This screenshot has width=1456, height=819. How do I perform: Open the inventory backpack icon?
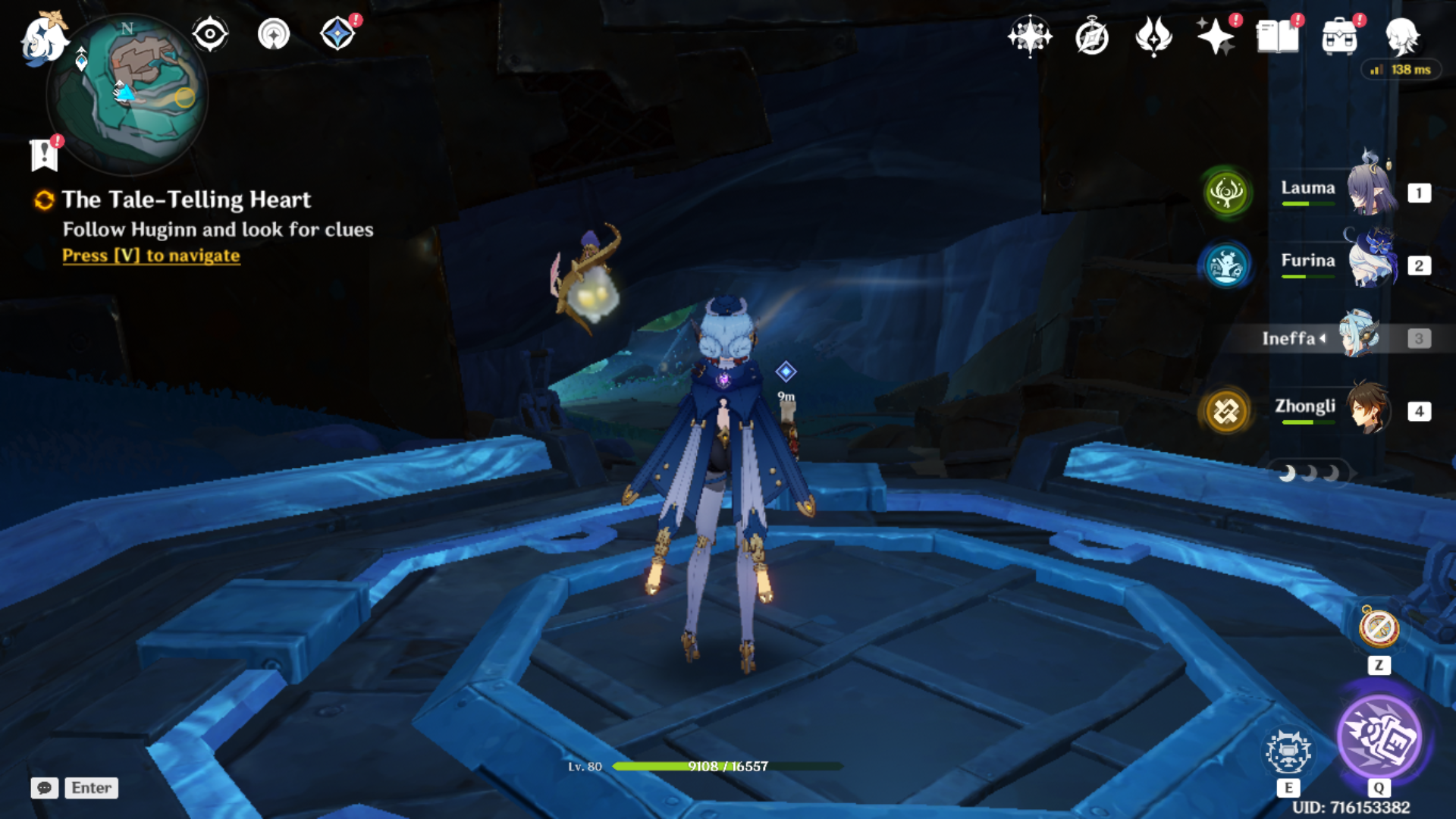(x=1339, y=36)
